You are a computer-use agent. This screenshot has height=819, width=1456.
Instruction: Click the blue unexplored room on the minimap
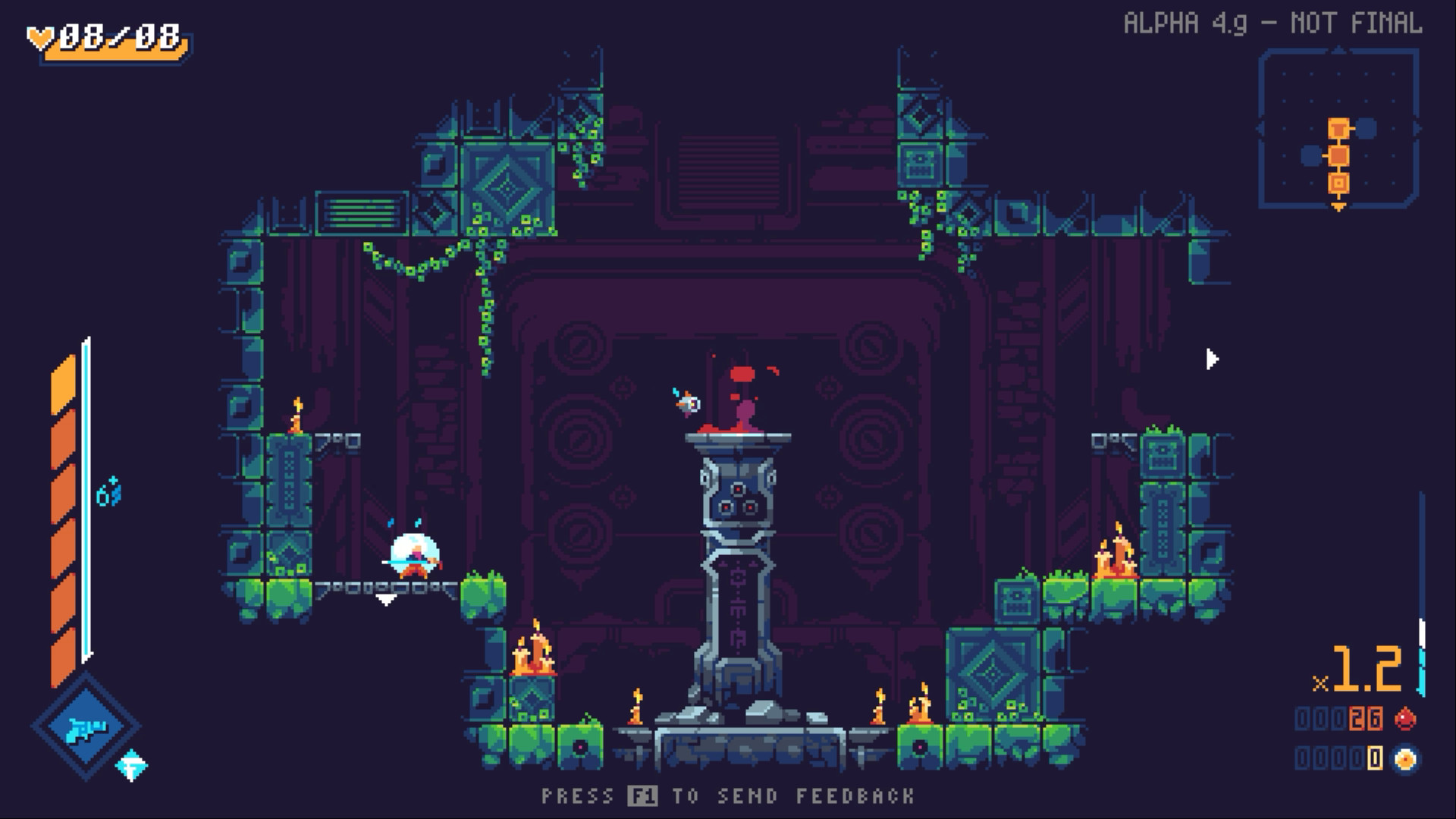[1365, 127]
